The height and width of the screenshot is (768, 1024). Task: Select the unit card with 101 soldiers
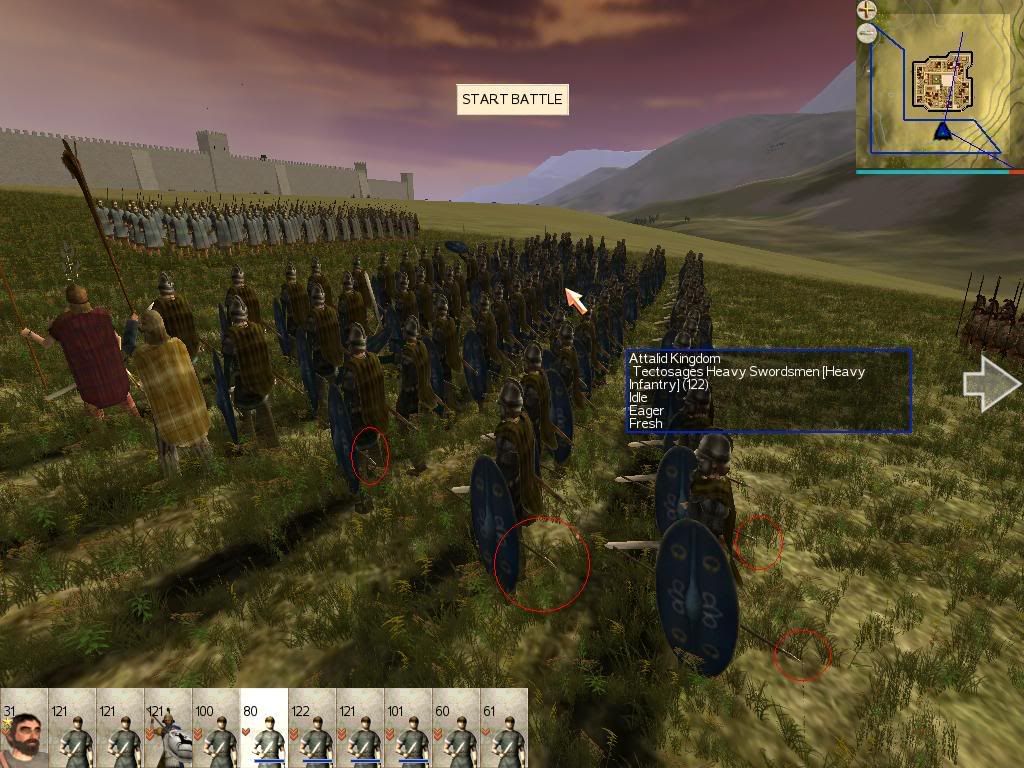(408, 728)
